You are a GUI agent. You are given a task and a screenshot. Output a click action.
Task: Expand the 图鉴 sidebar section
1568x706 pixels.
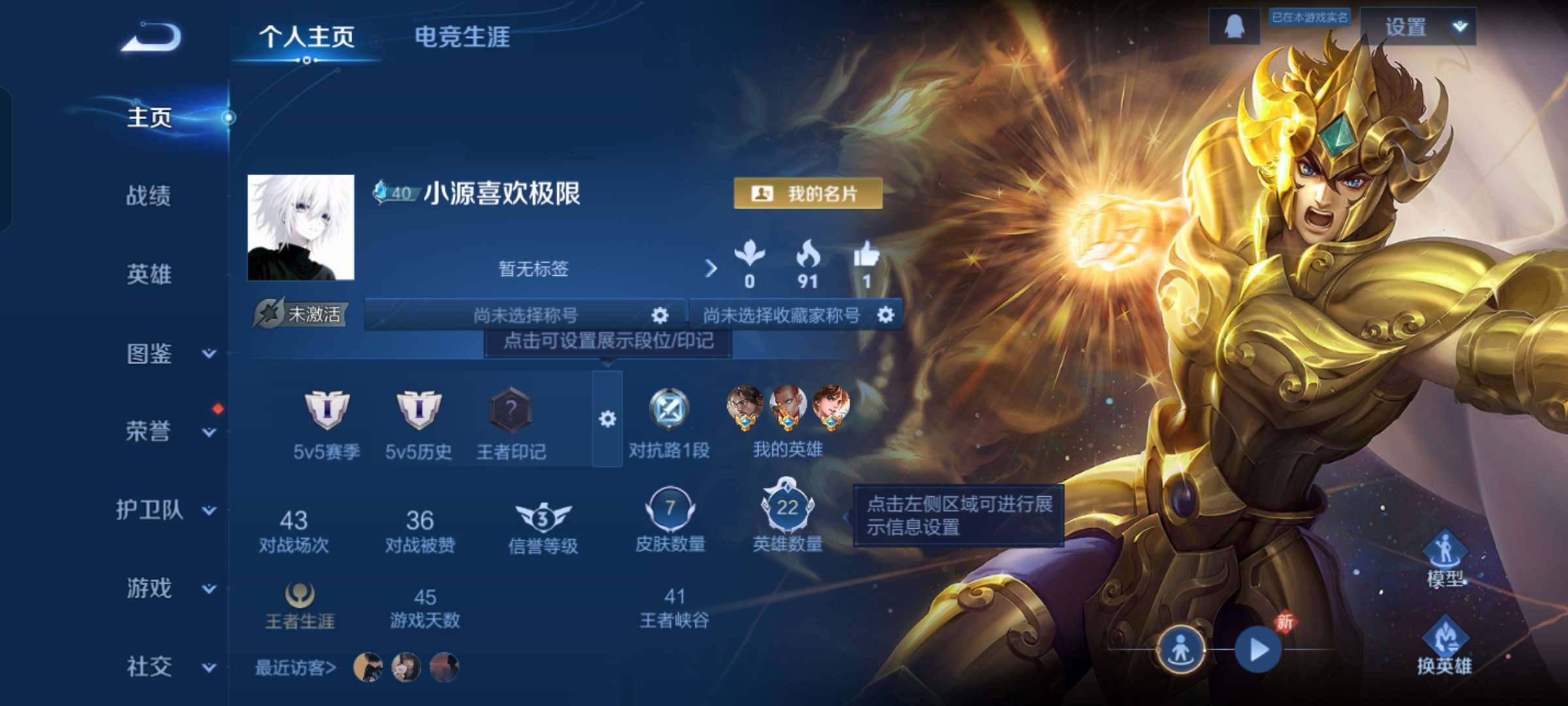(x=149, y=354)
